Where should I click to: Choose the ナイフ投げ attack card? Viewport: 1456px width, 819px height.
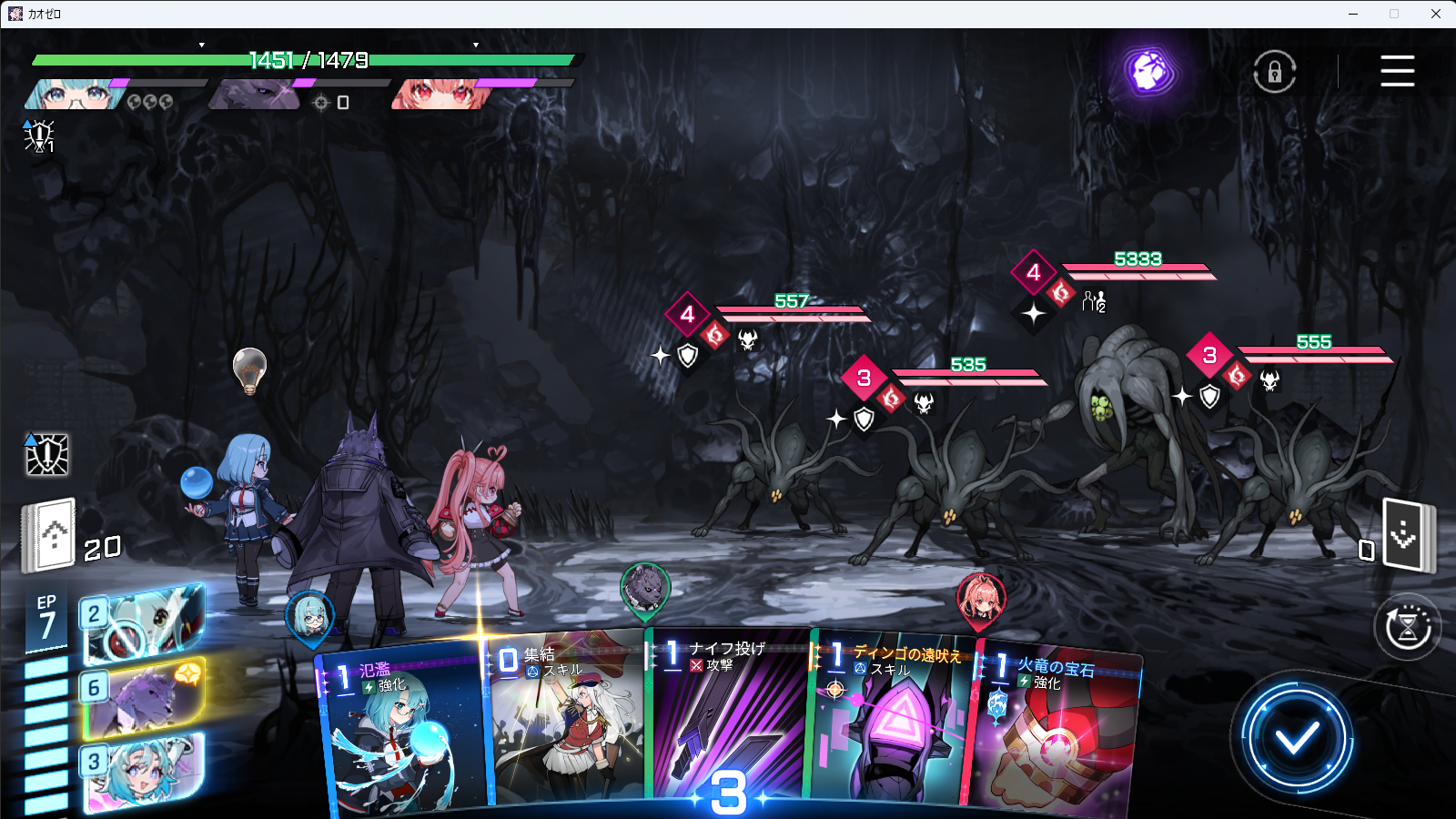[x=728, y=719]
